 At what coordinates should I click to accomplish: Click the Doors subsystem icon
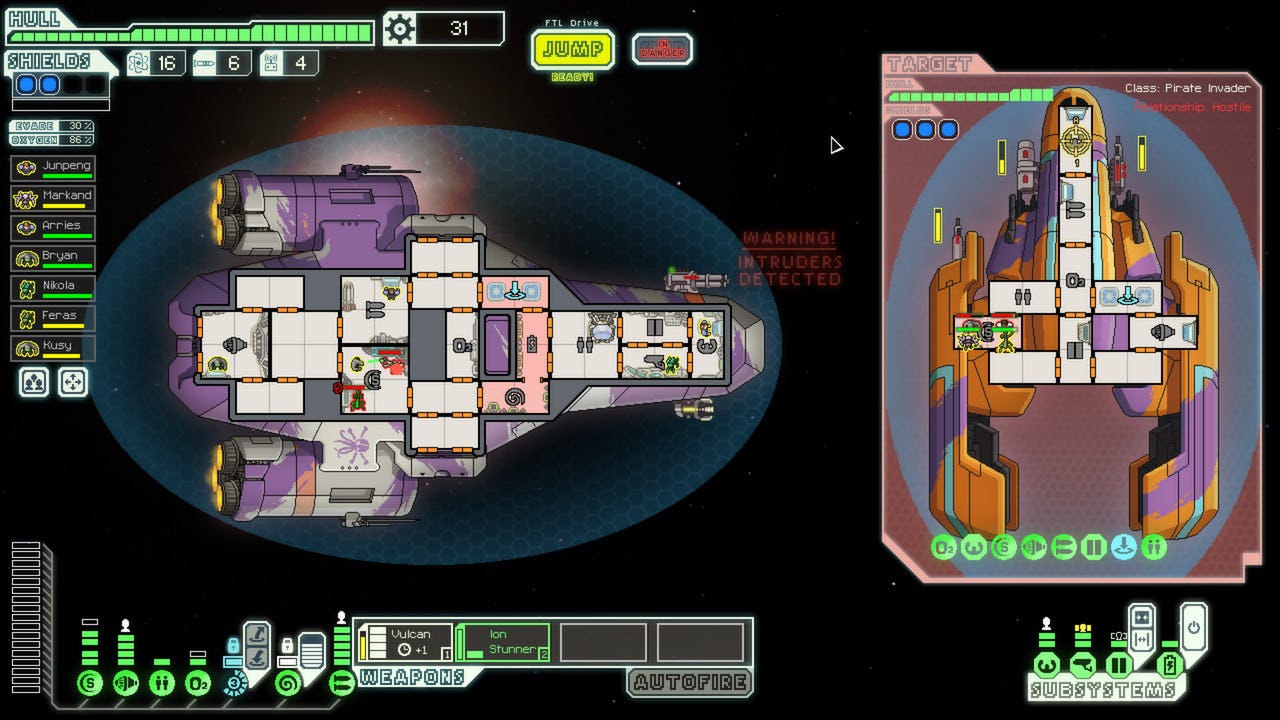(x=1119, y=665)
